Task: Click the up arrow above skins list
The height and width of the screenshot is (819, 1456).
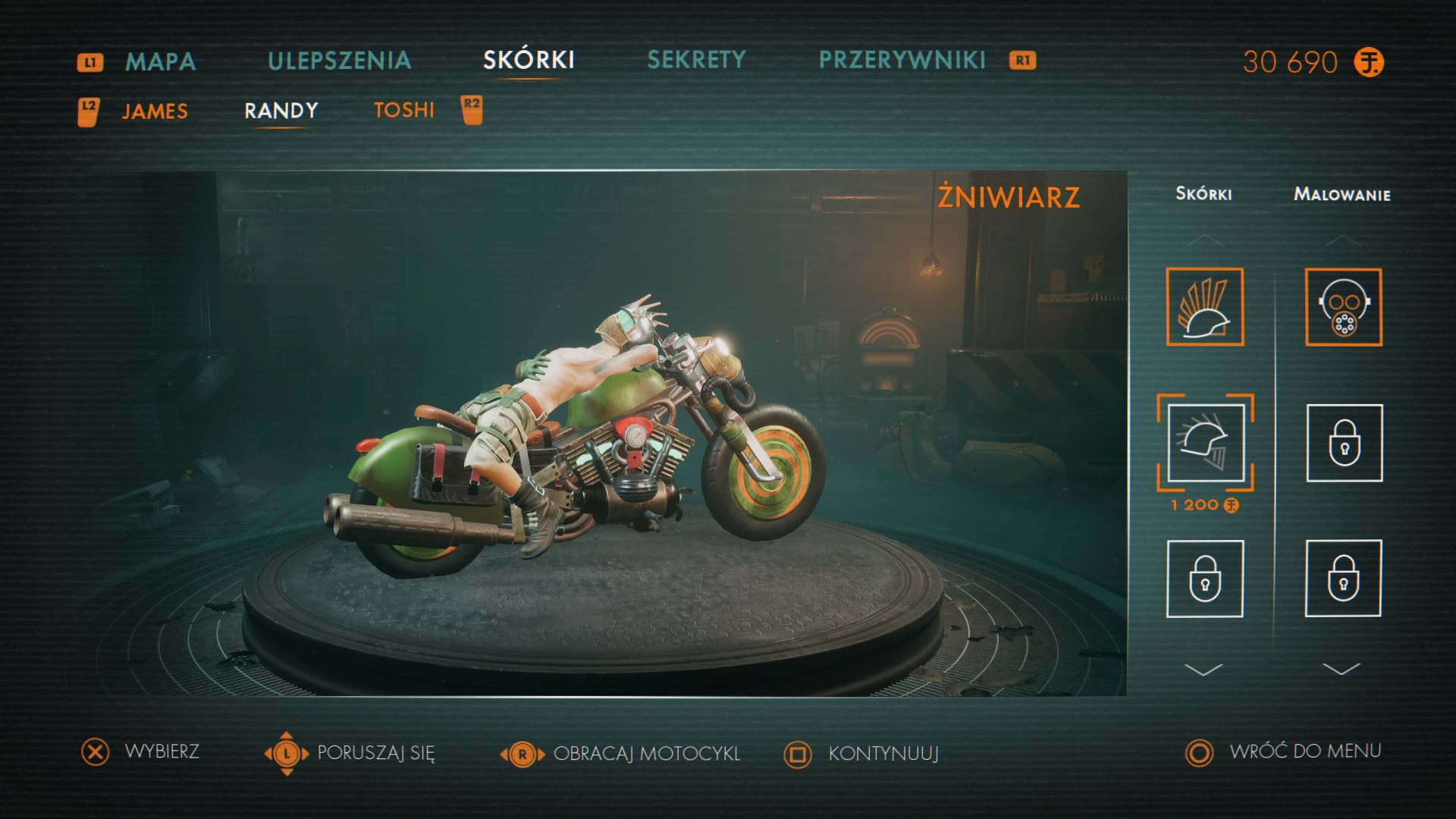Action: [1204, 241]
